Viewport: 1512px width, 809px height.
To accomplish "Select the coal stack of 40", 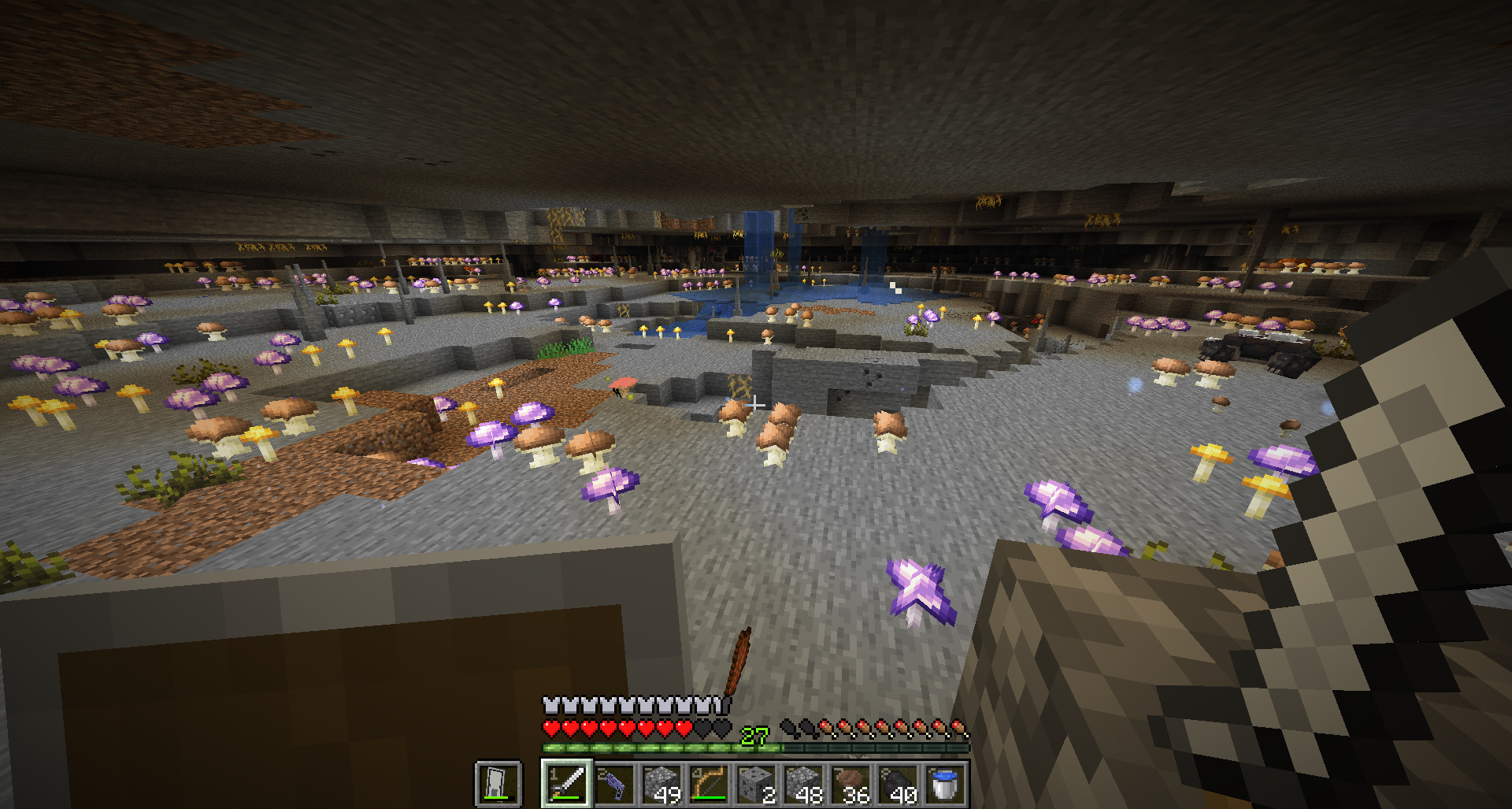I will (900, 782).
